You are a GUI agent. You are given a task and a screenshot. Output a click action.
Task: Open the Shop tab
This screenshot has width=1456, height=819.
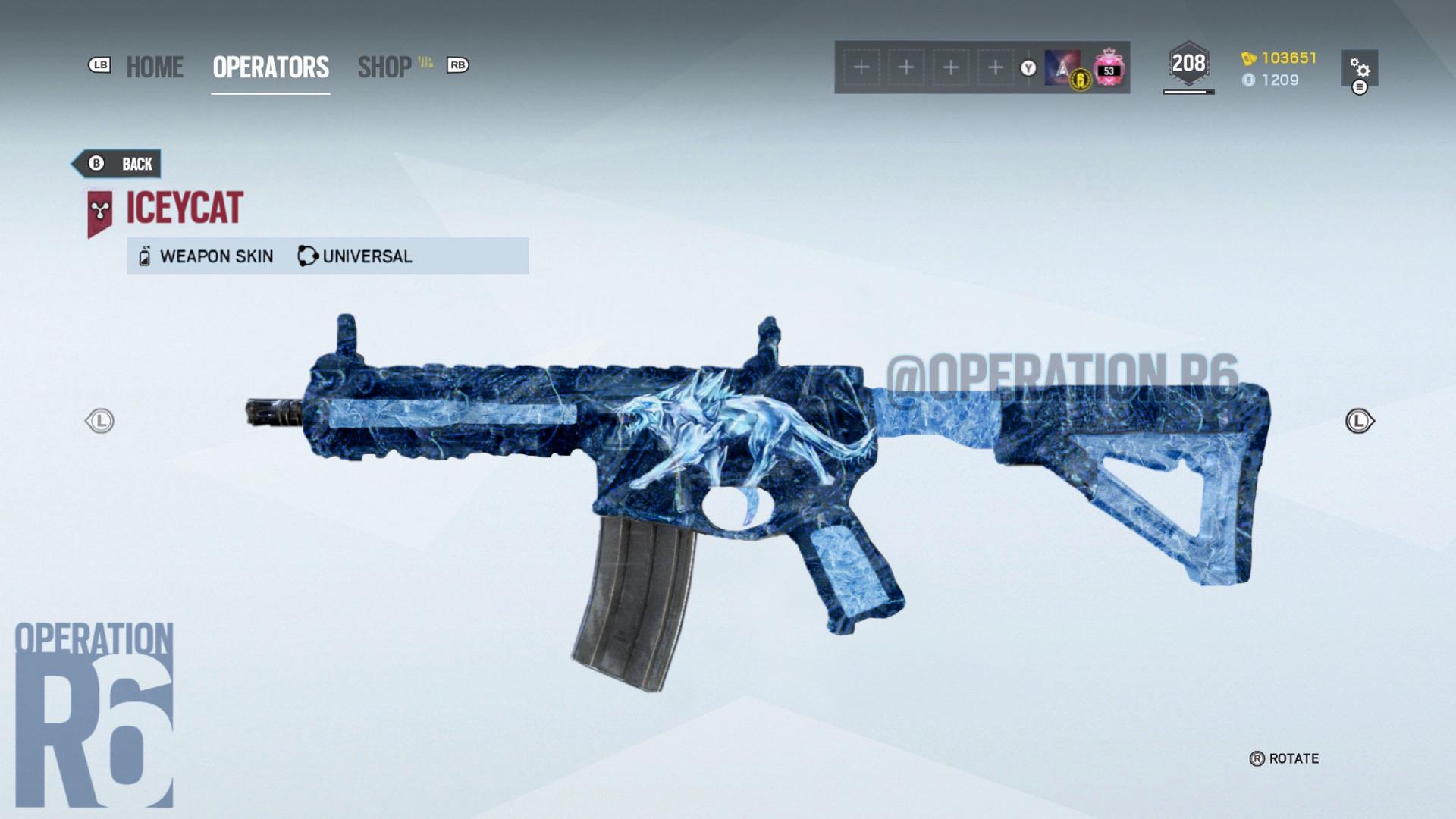pos(385,67)
